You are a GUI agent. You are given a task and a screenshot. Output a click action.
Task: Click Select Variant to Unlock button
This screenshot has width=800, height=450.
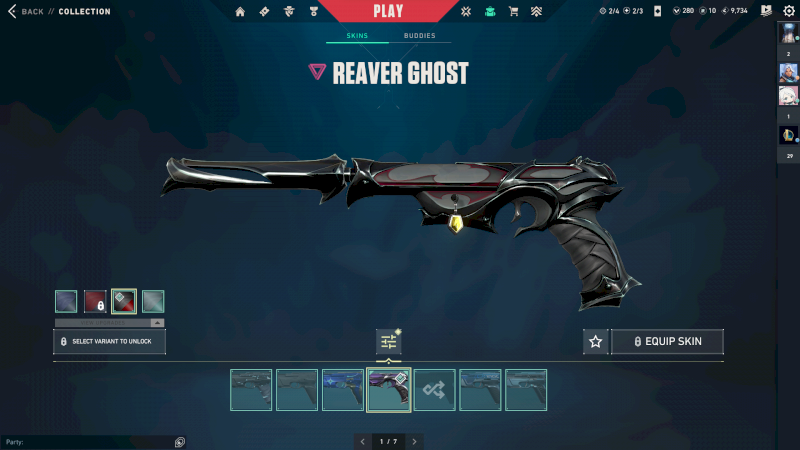point(109,342)
